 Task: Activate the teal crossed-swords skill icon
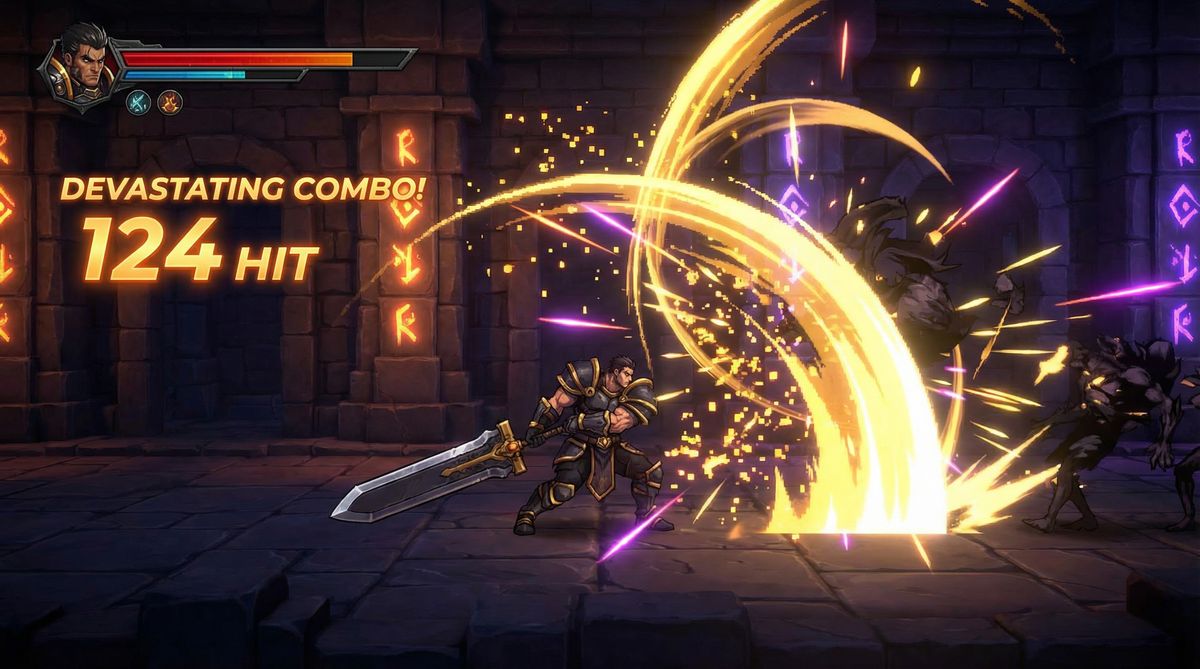pos(137,100)
